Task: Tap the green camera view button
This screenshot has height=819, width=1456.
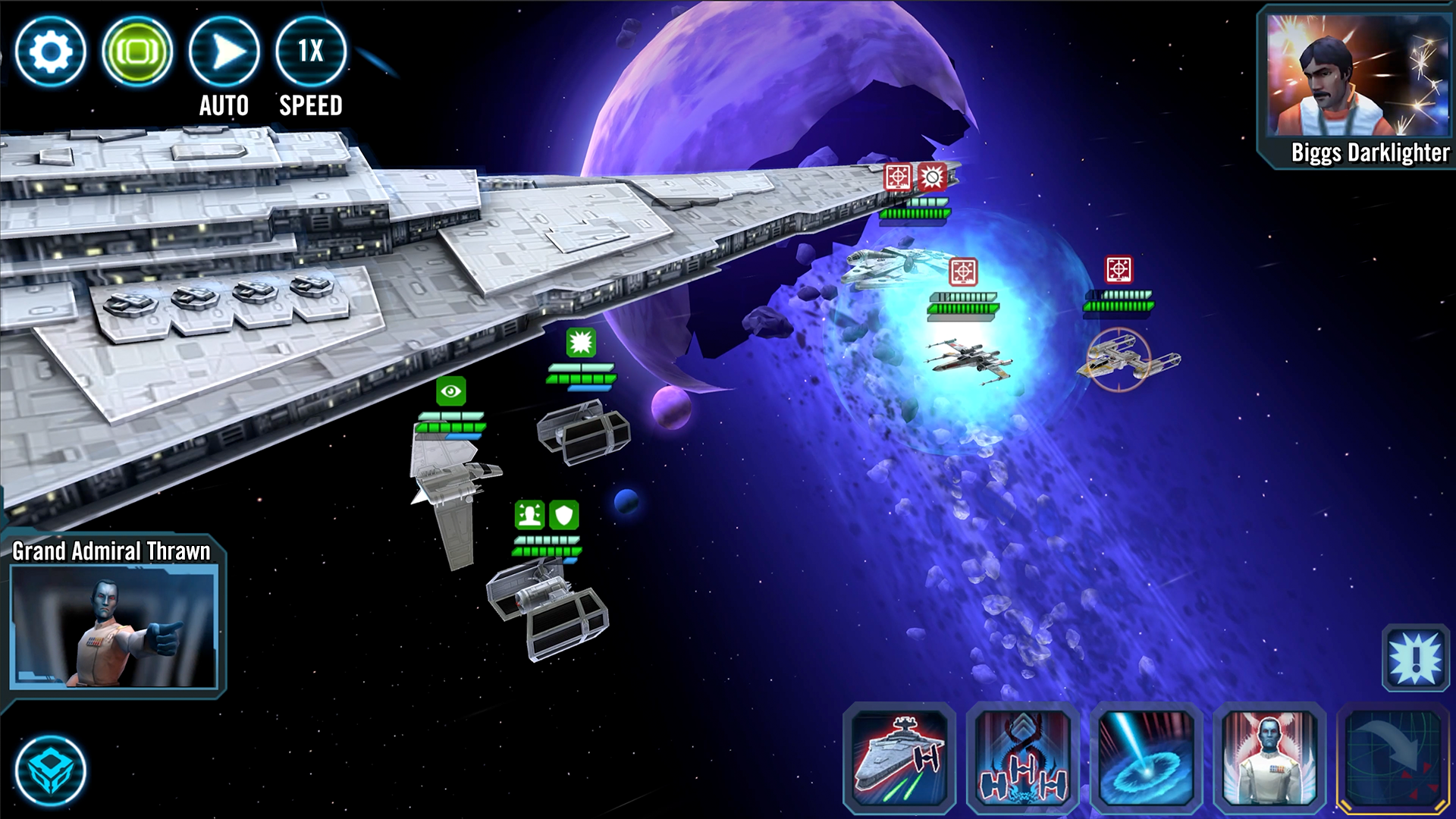Action: point(137,52)
